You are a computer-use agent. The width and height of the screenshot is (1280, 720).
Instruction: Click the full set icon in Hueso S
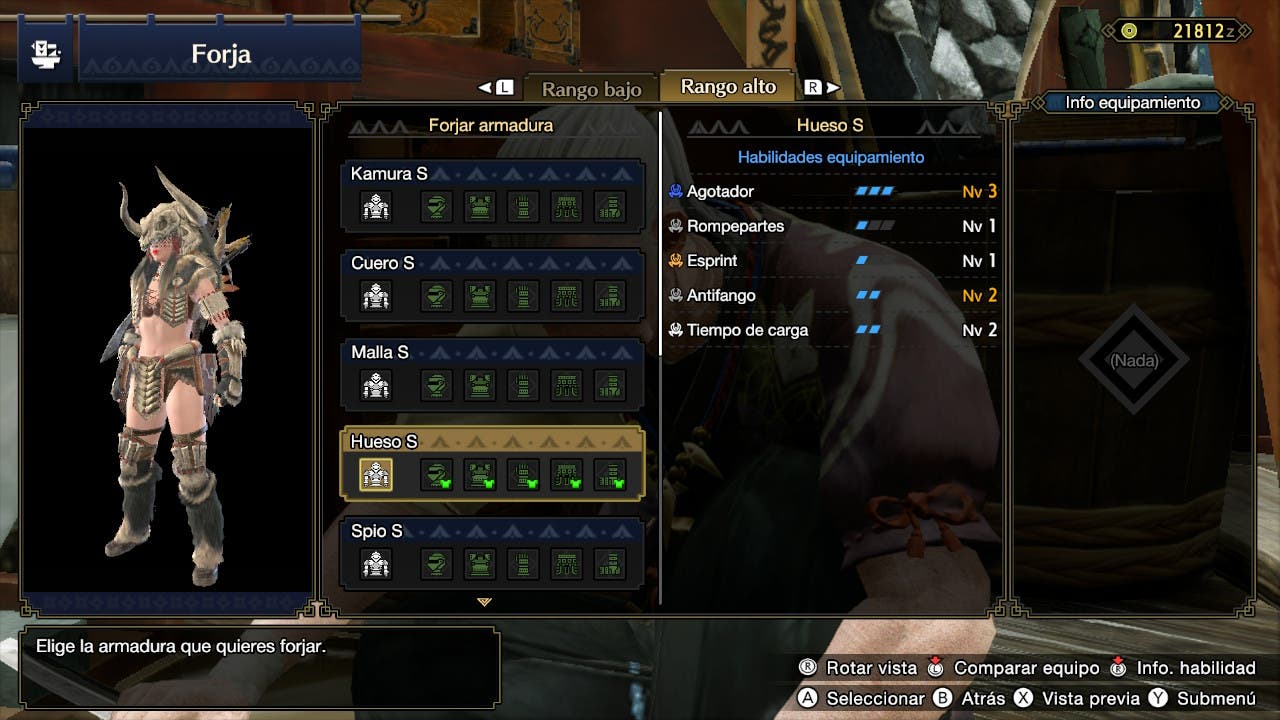(376, 474)
